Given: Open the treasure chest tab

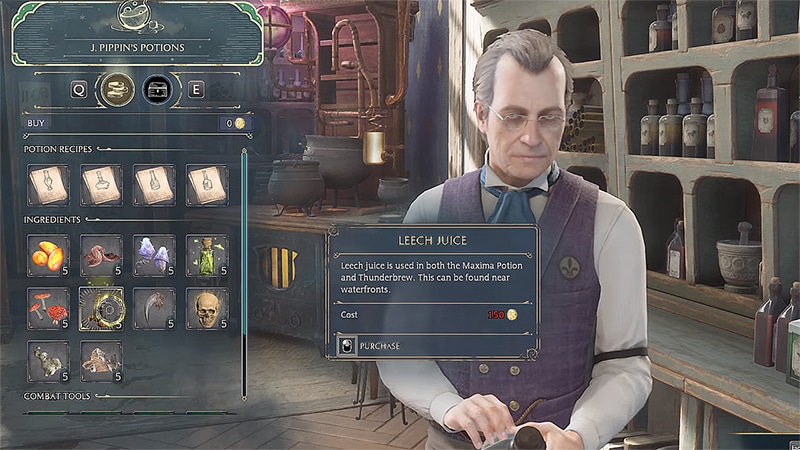Looking at the screenshot, I should point(157,89).
